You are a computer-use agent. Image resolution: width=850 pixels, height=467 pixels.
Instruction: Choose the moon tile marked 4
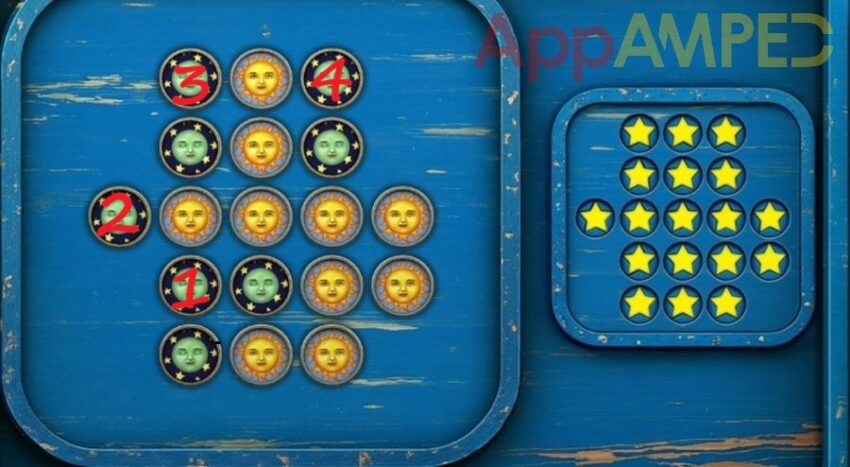pyautogui.click(x=331, y=78)
